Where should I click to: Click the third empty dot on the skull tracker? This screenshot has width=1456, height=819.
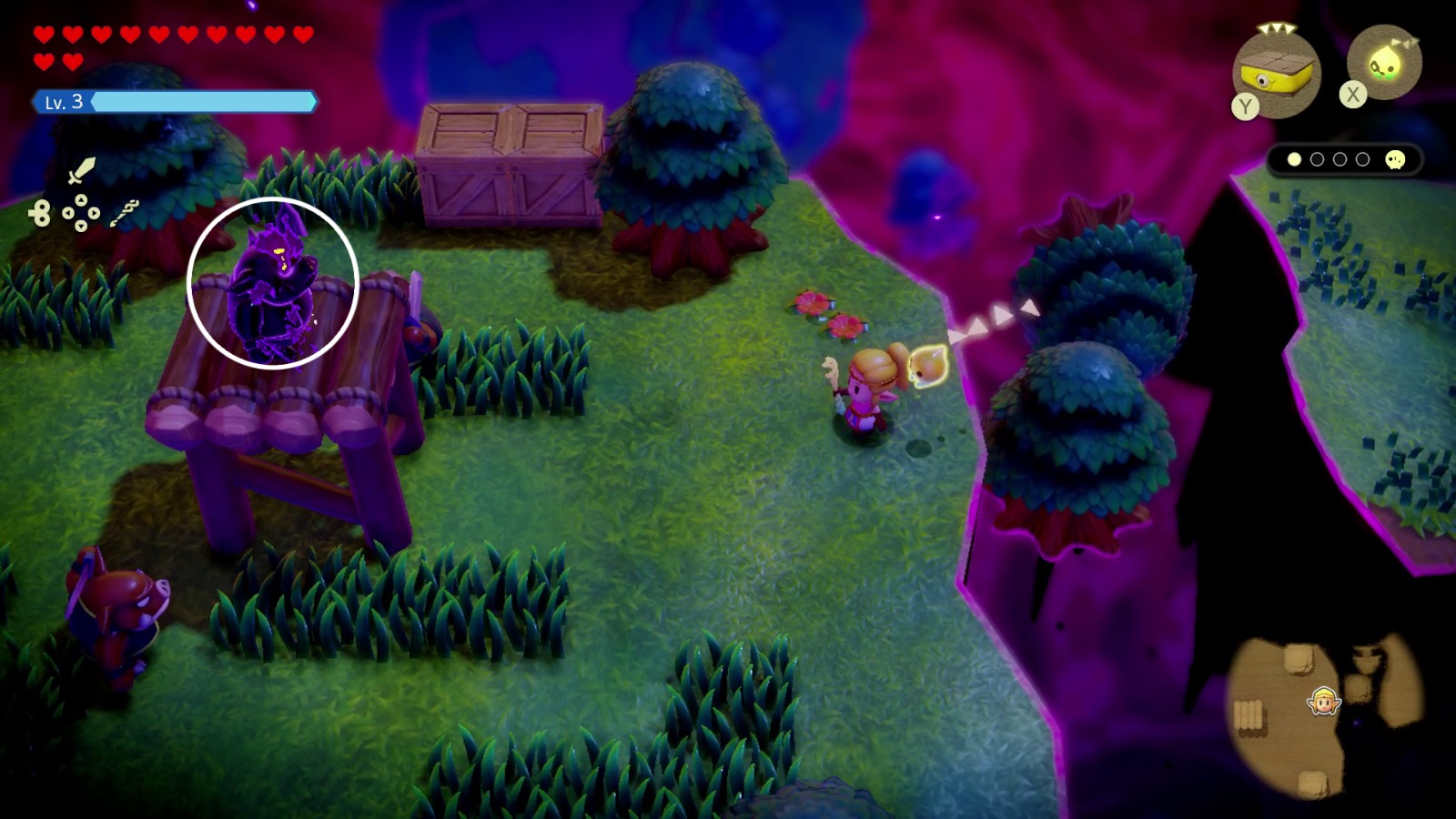tap(1341, 158)
